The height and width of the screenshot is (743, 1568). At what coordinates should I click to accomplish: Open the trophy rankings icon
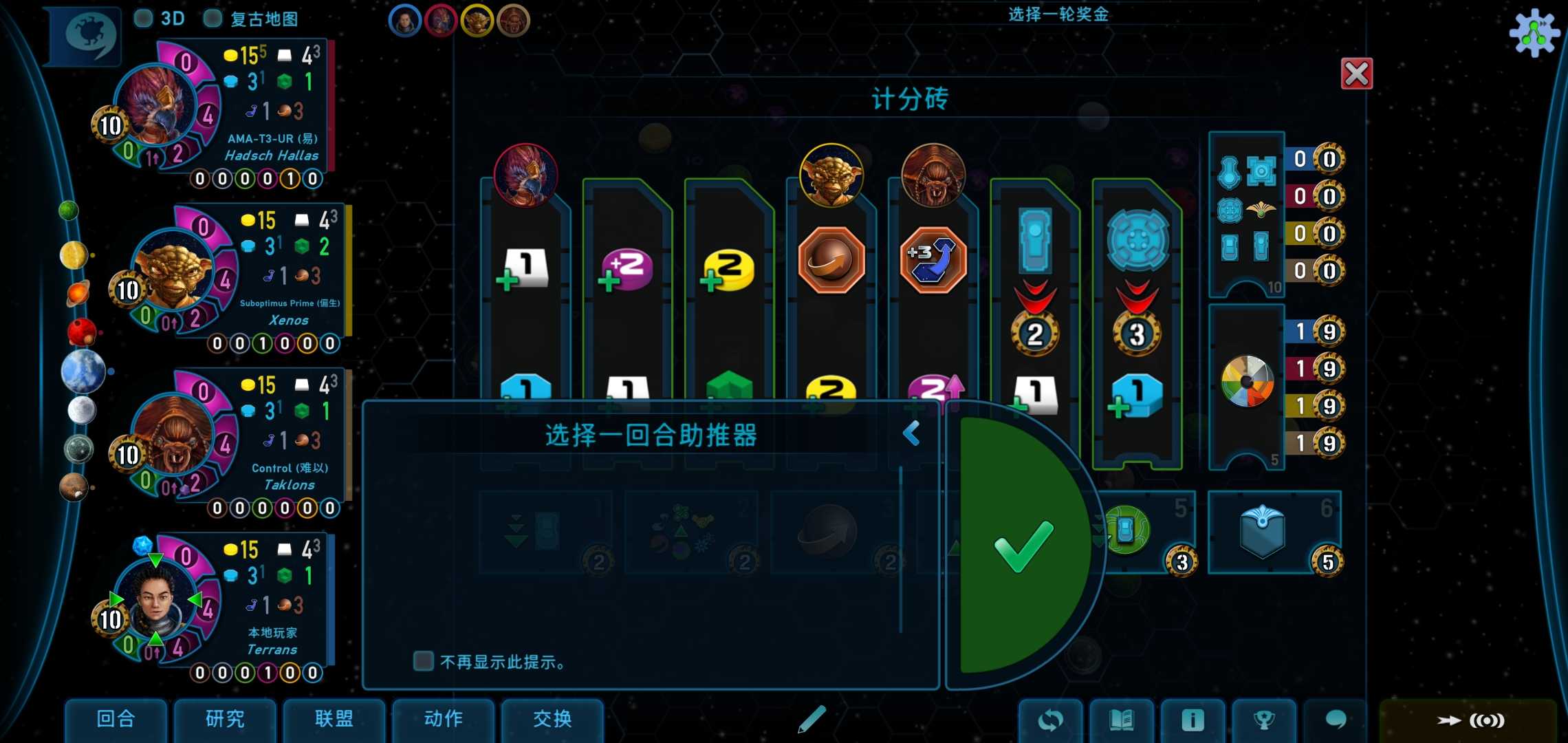1265,720
